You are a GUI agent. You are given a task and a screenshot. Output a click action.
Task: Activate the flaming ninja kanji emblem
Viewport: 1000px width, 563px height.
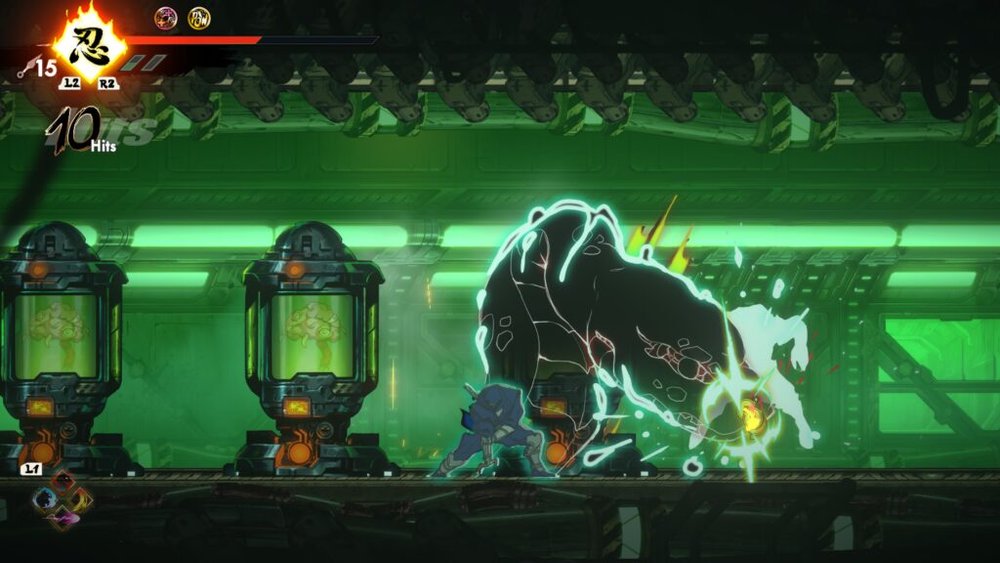click(87, 46)
